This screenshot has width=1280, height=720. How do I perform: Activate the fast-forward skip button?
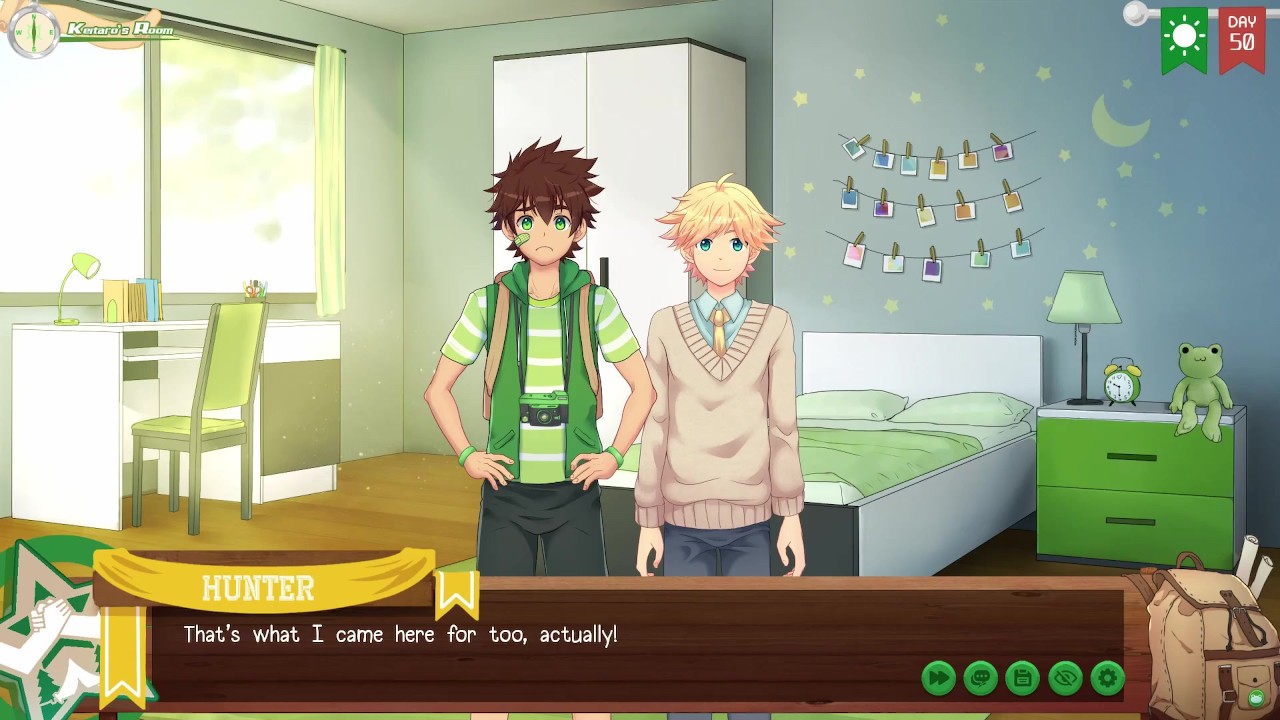938,678
